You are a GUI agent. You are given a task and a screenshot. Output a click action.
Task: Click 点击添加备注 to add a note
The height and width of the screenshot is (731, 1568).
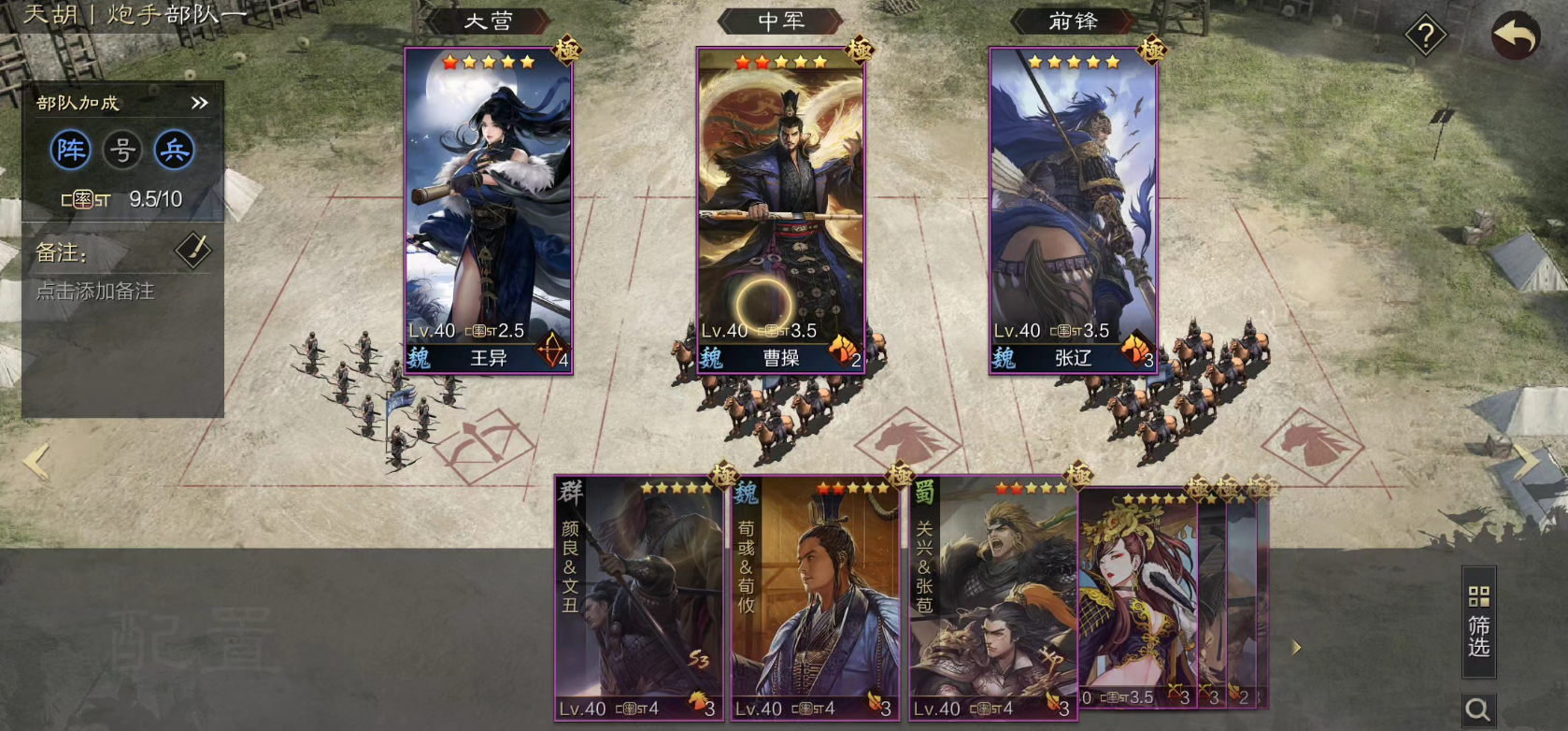coord(95,292)
